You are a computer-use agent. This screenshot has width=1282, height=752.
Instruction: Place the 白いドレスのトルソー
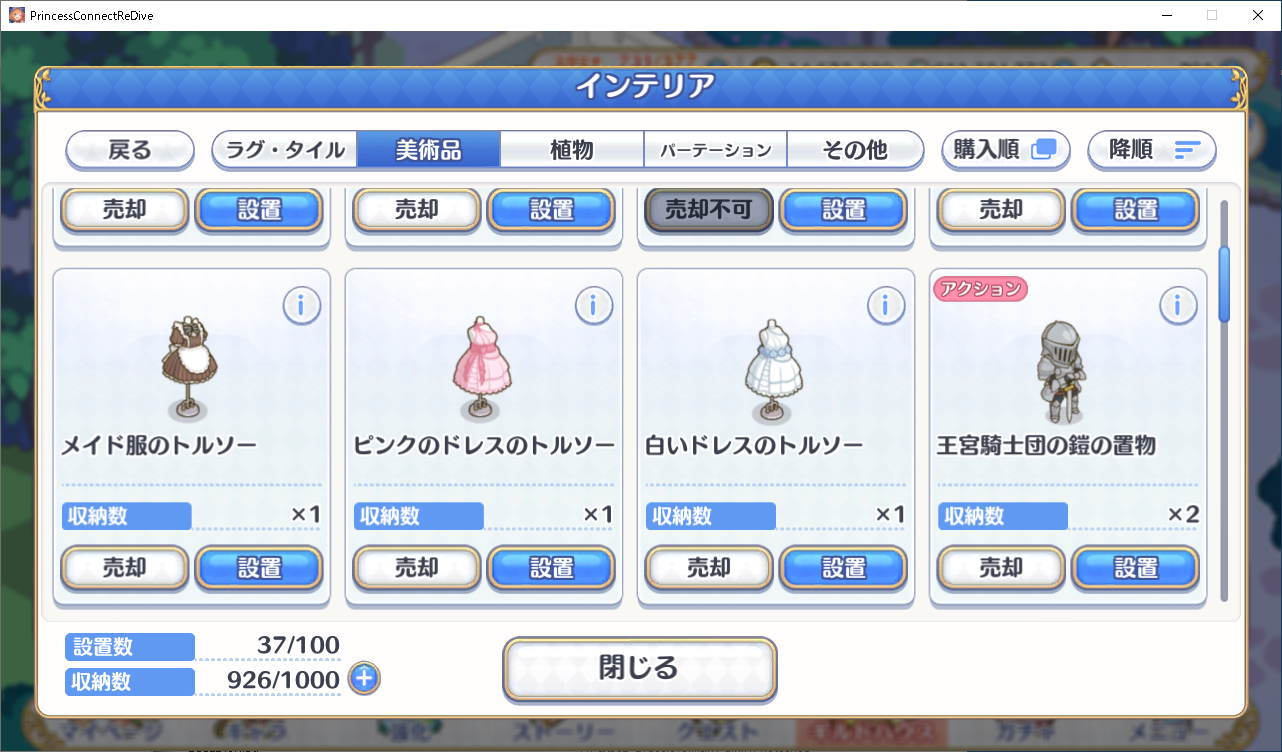point(843,568)
